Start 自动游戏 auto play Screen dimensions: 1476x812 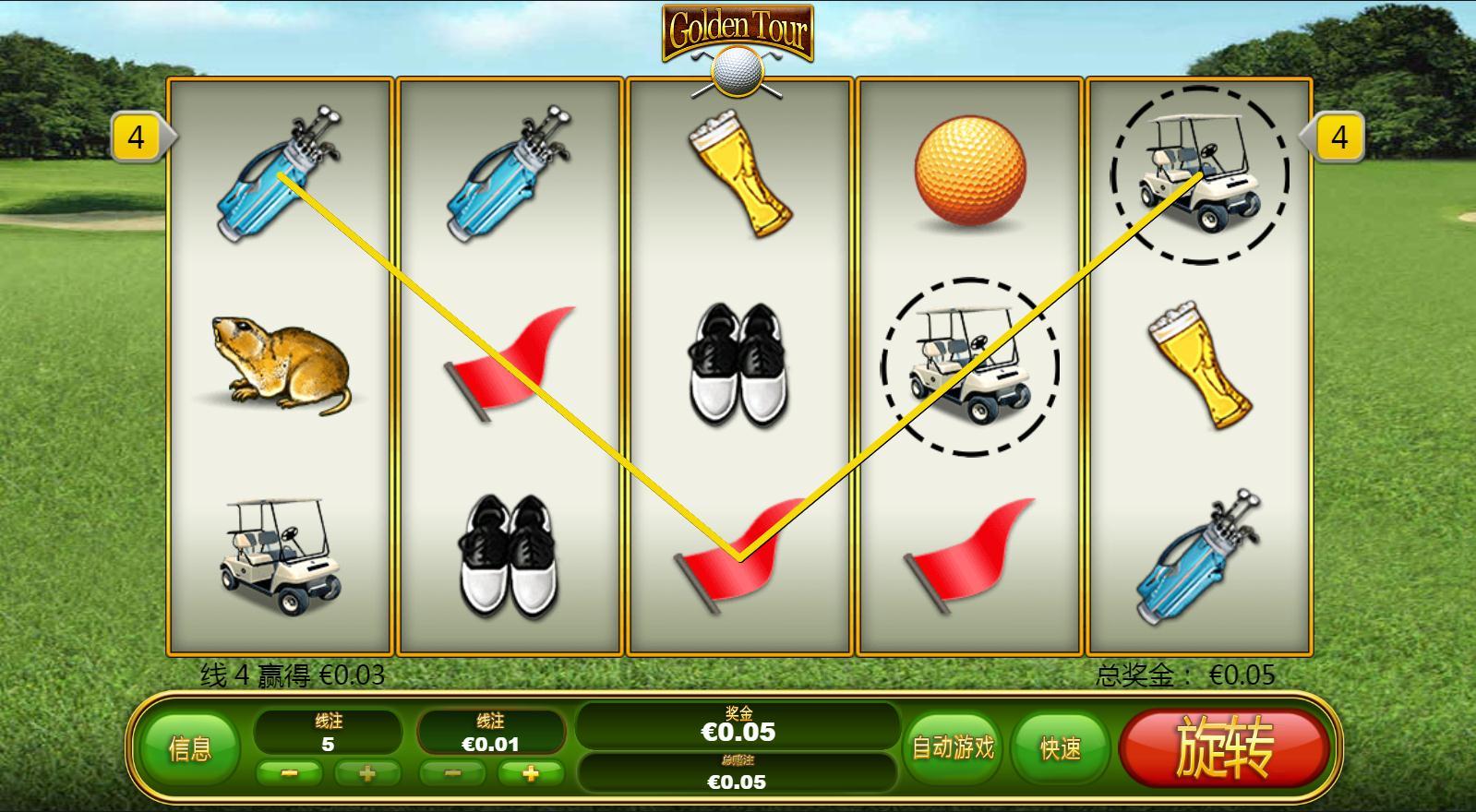point(953,747)
